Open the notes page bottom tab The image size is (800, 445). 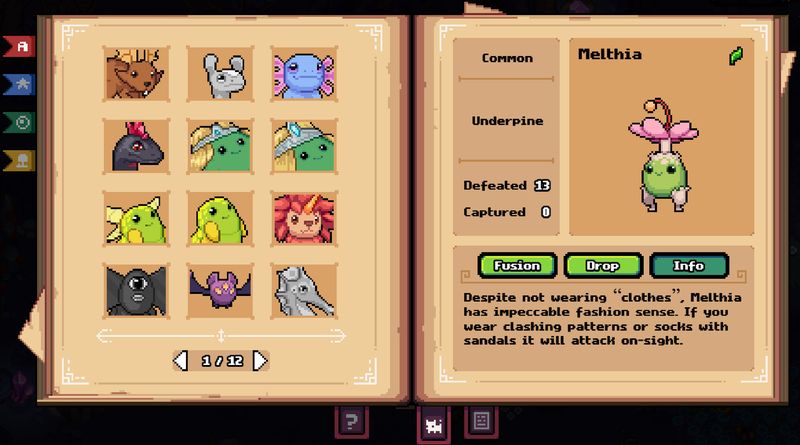point(479,421)
